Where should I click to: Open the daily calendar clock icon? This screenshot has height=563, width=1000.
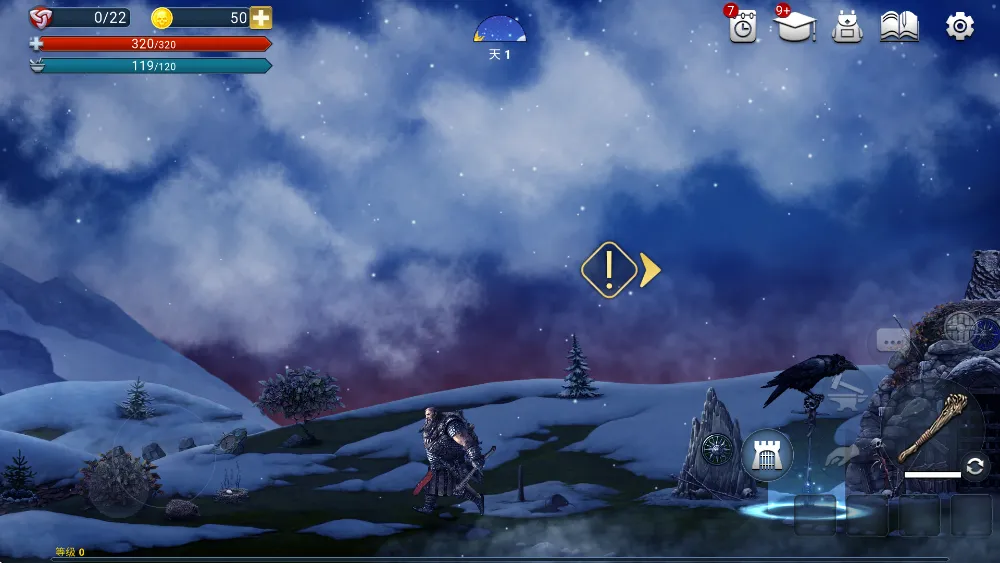click(x=742, y=28)
